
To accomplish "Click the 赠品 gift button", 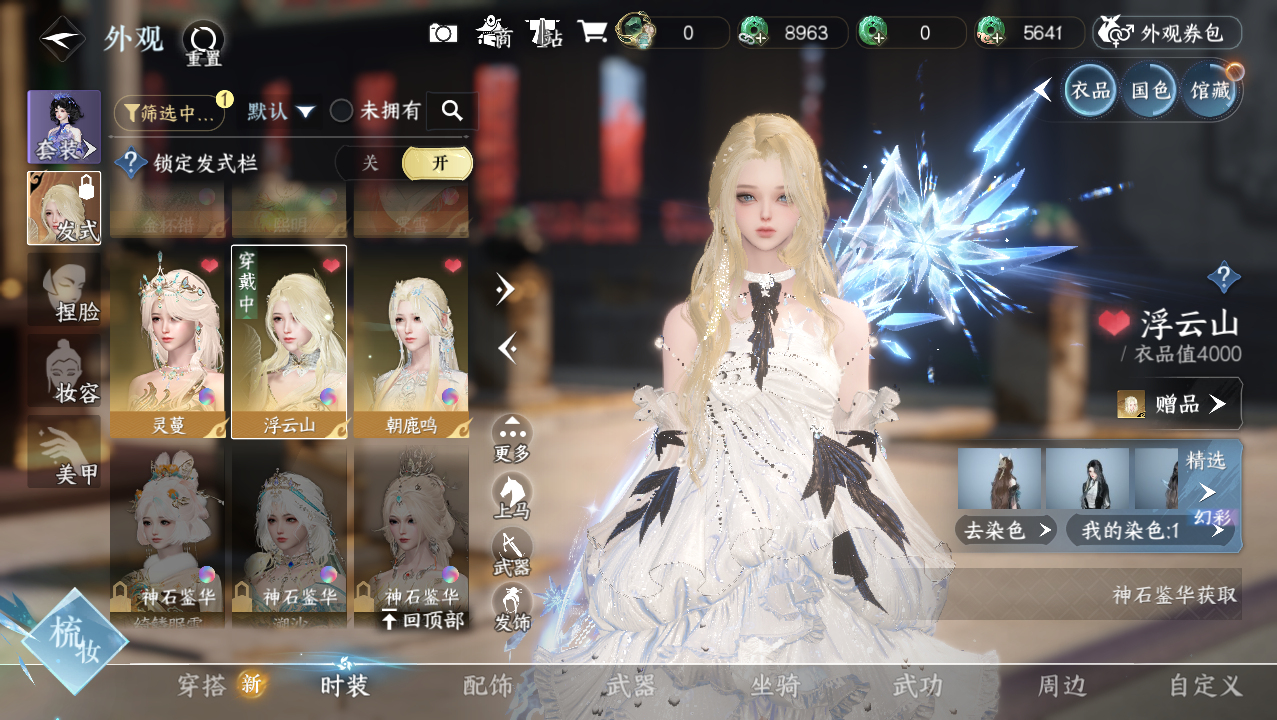I will (x=1180, y=404).
